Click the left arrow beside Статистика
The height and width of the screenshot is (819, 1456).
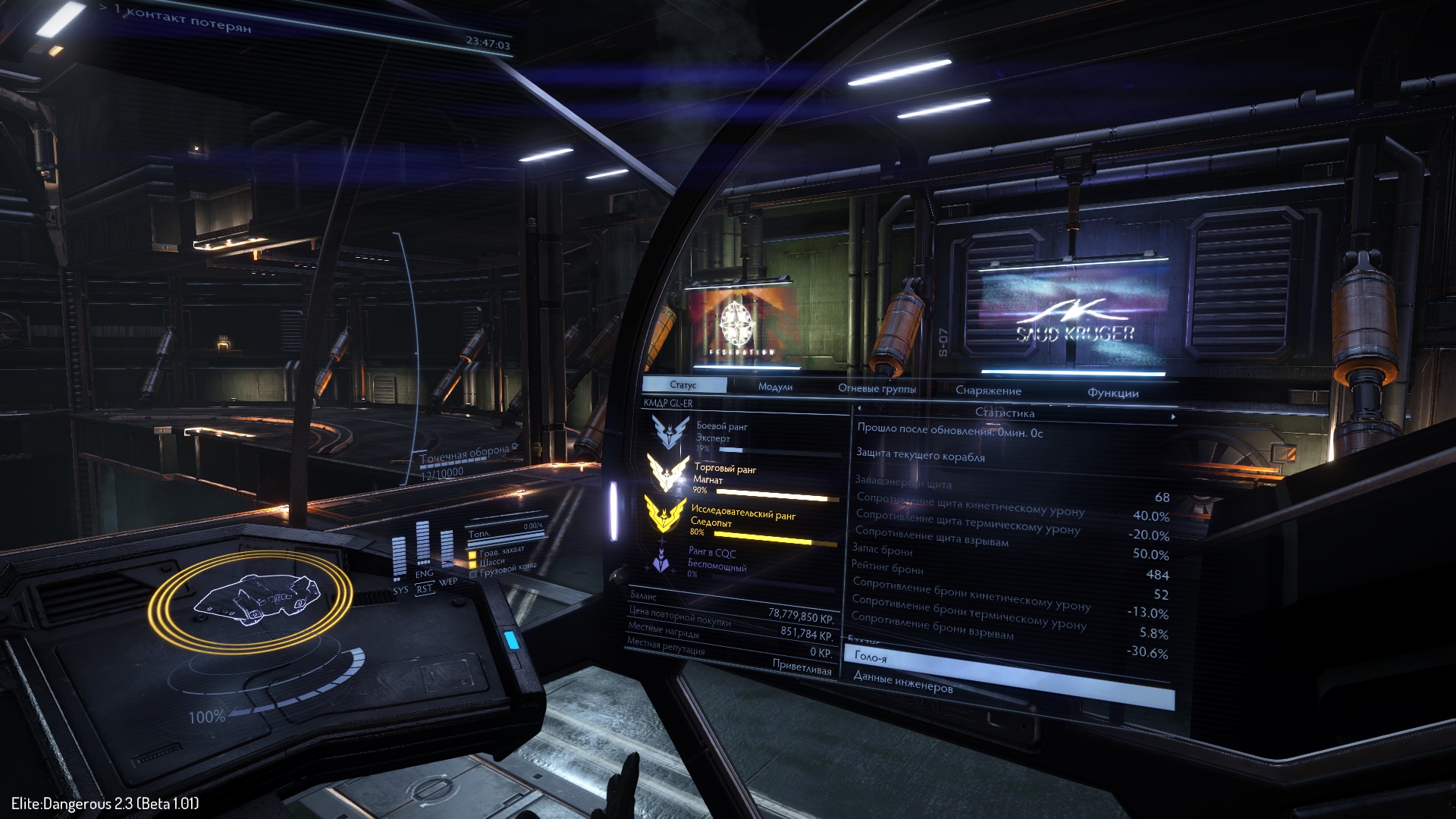click(859, 409)
